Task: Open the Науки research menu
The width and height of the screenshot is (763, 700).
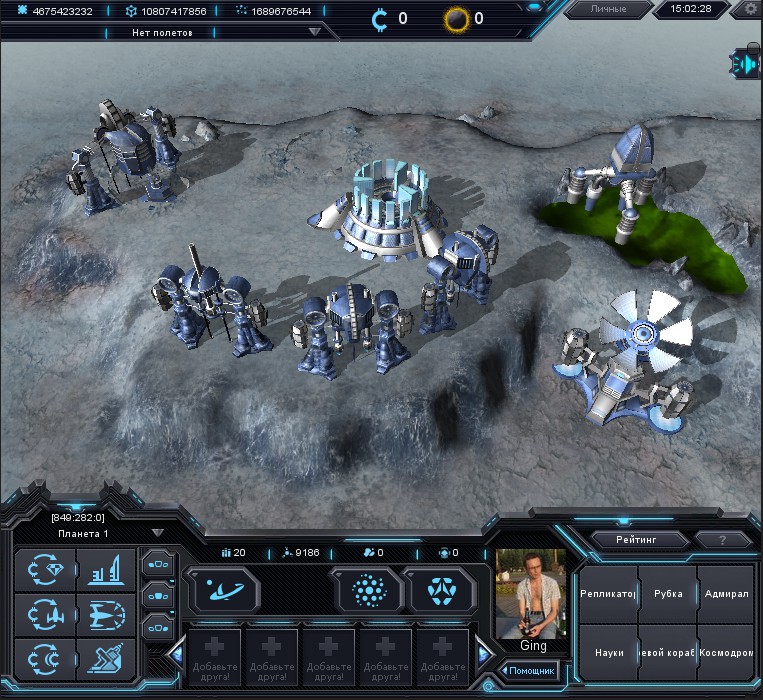Action: (609, 652)
